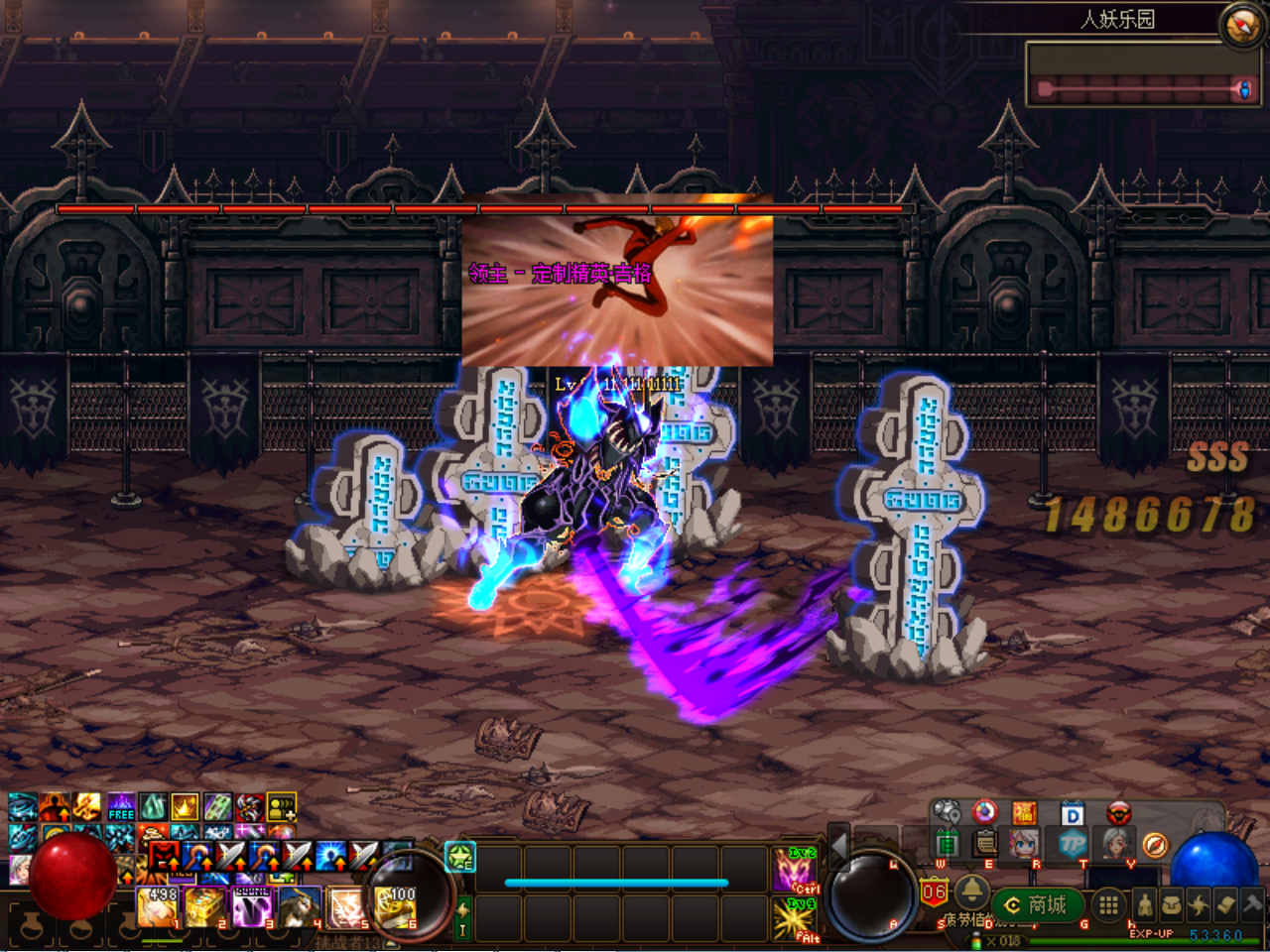Open the grid-style game menu icon
This screenshot has height=952, width=1270.
coord(1108,904)
